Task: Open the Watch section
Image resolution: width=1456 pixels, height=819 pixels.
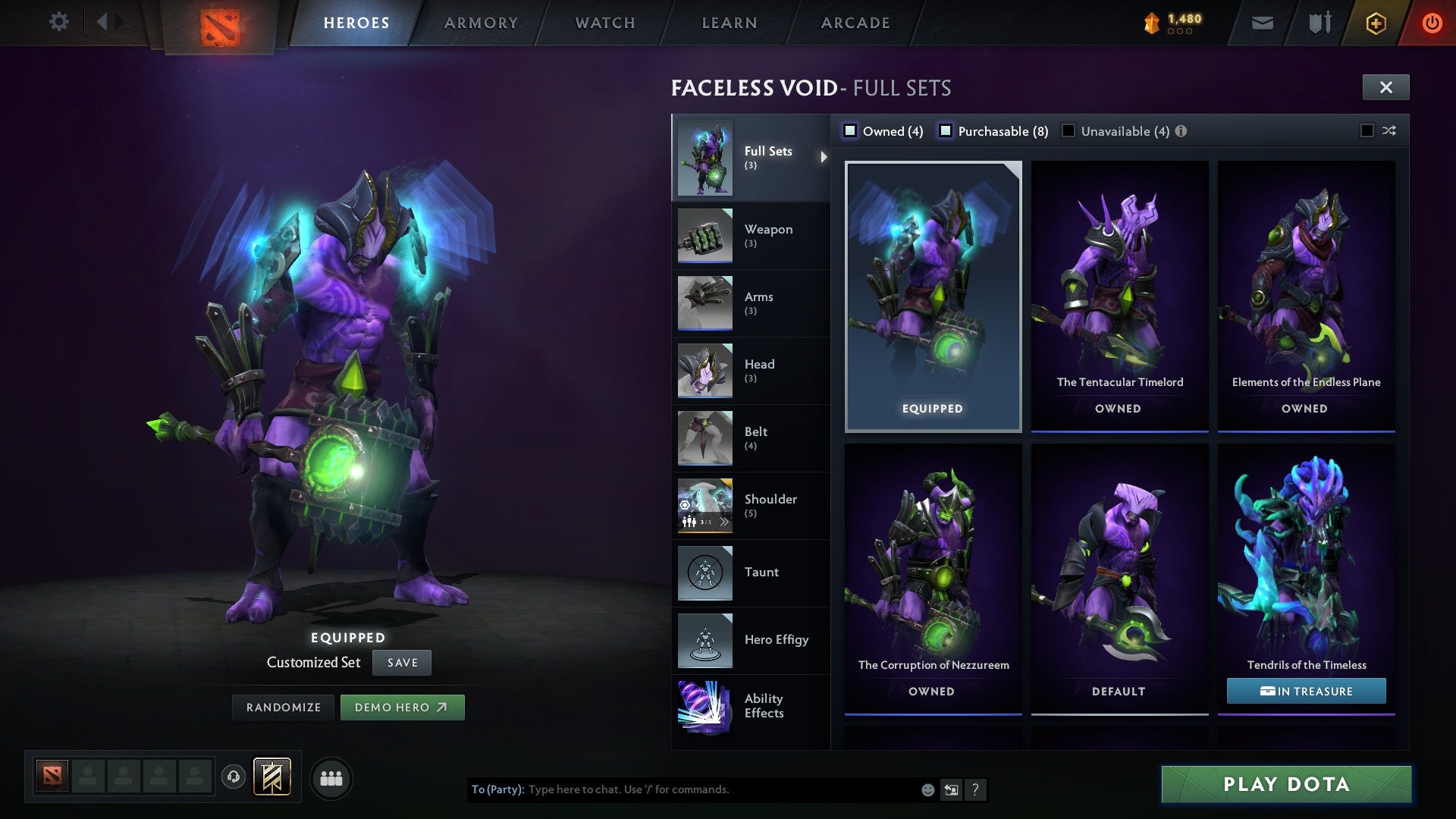Action: 604,22
